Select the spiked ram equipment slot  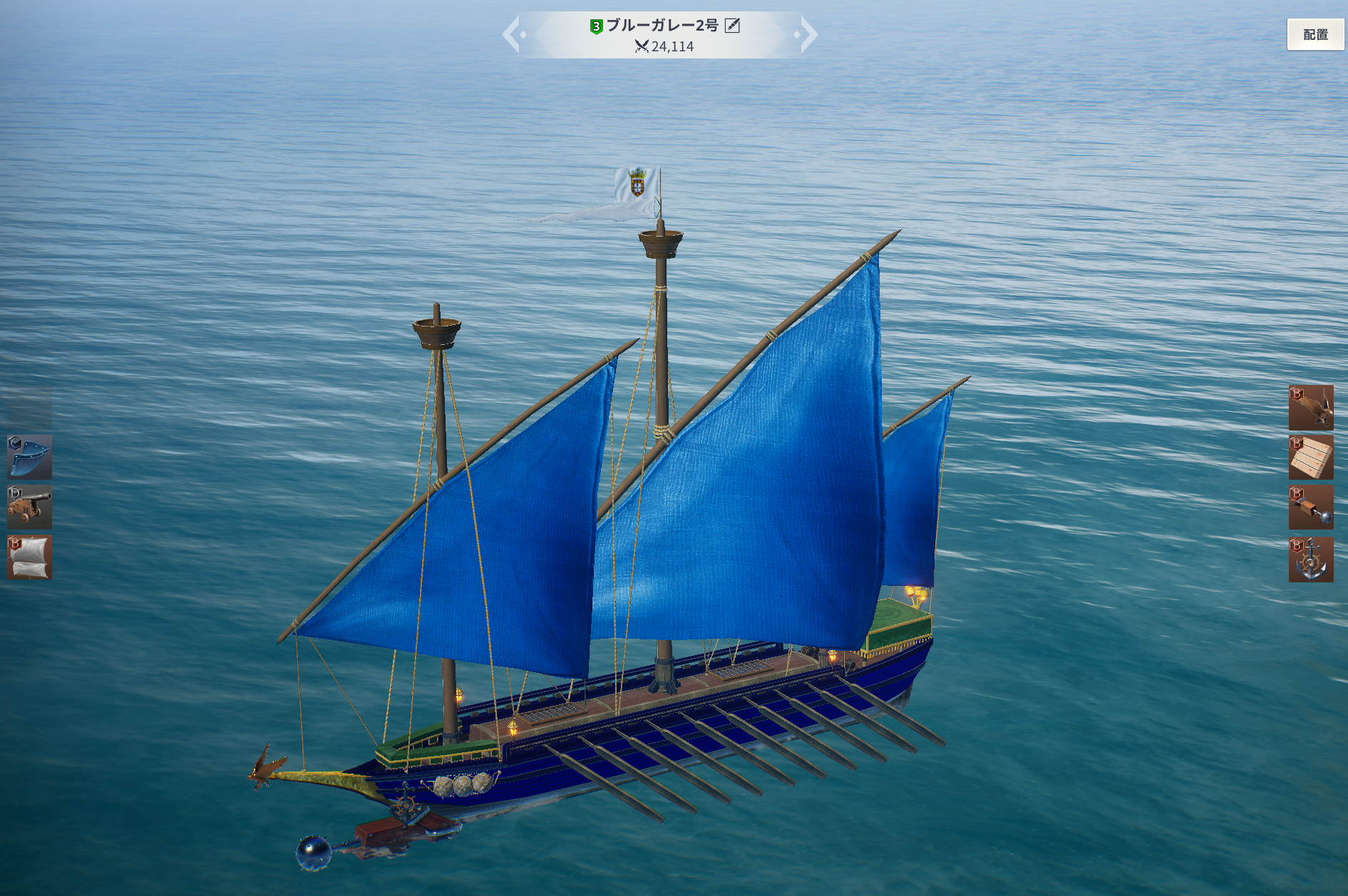coord(1310,508)
